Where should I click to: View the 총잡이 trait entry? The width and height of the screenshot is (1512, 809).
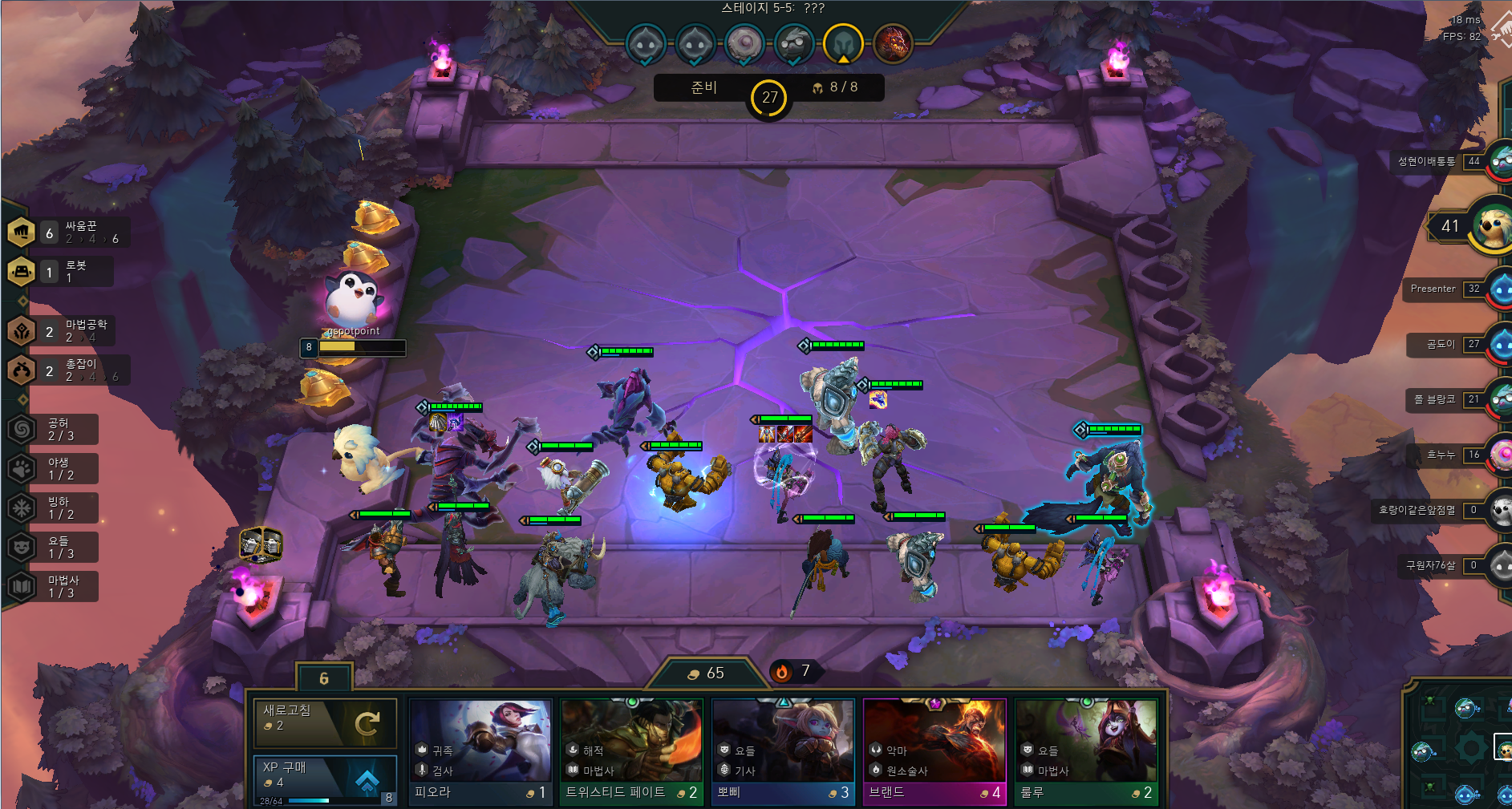click(68, 370)
